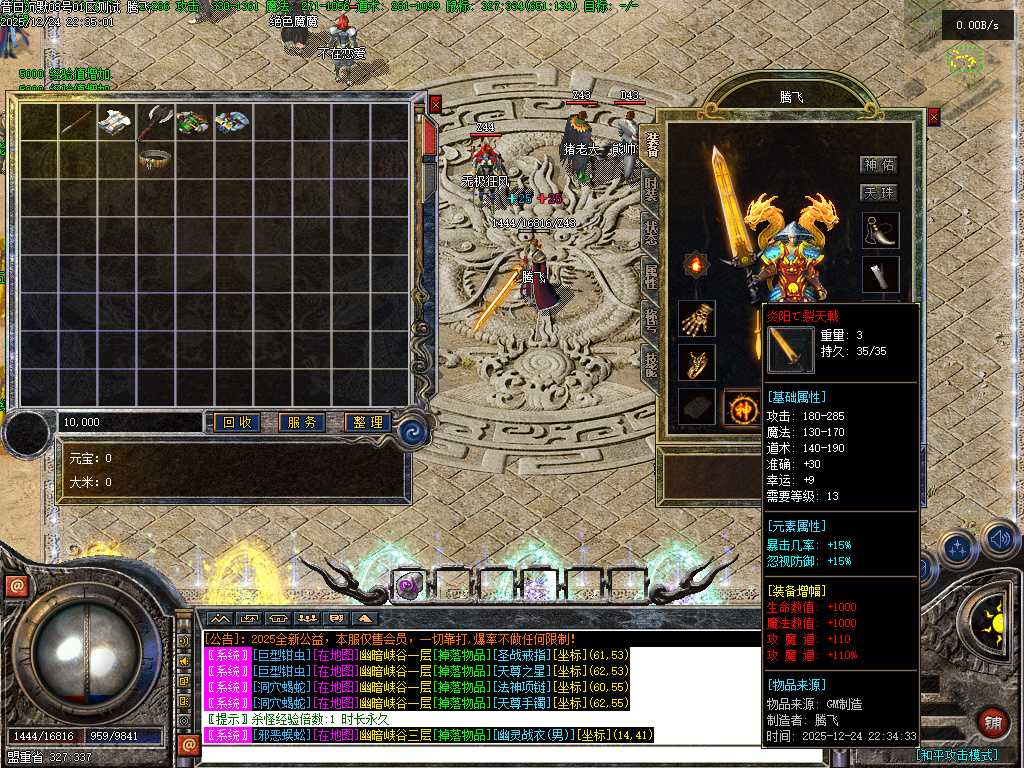
Task: Open the 天珠 button
Action: pos(879,192)
